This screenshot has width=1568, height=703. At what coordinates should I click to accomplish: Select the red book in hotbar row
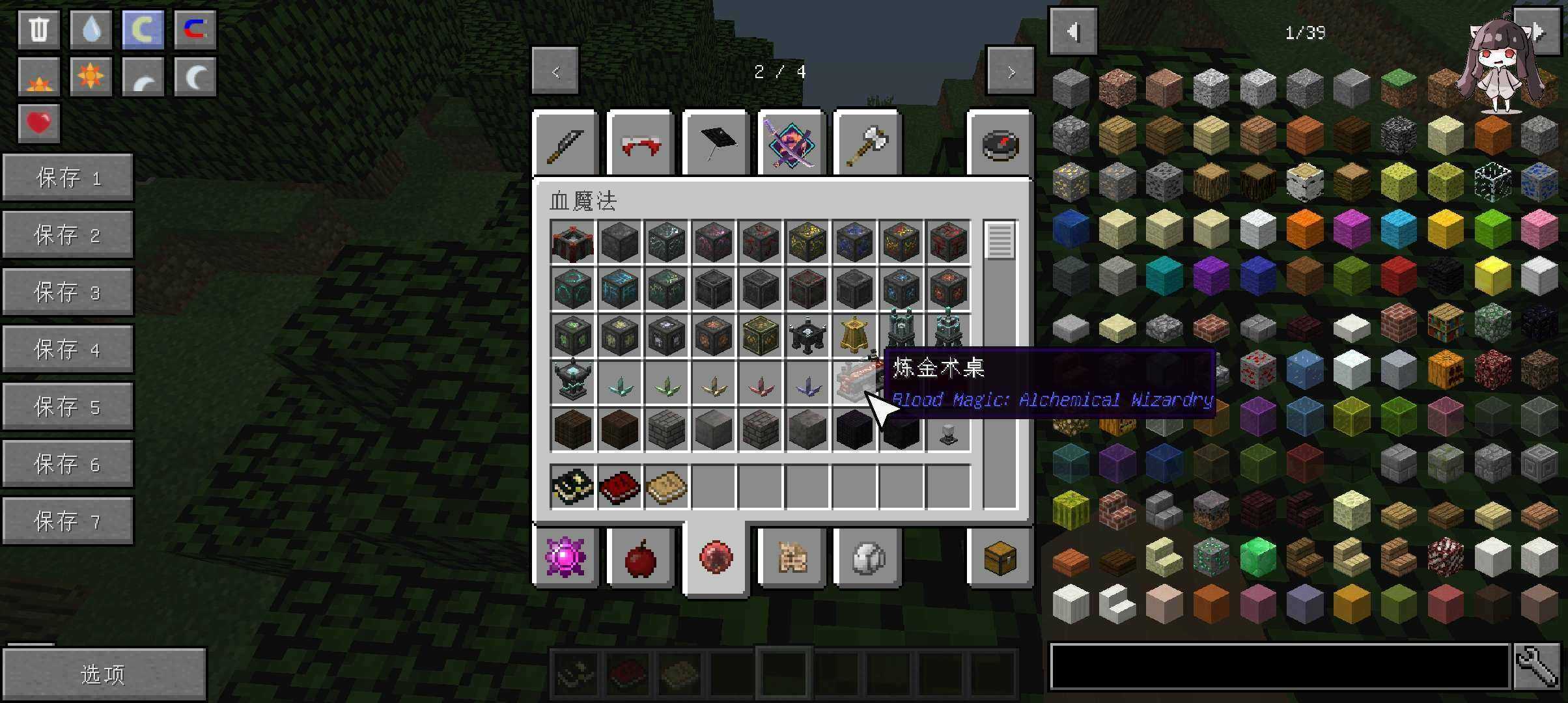coord(619,487)
